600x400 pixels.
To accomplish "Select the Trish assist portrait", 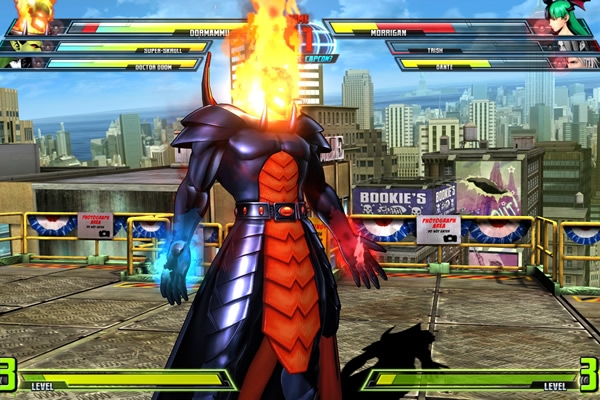I will coord(571,46).
